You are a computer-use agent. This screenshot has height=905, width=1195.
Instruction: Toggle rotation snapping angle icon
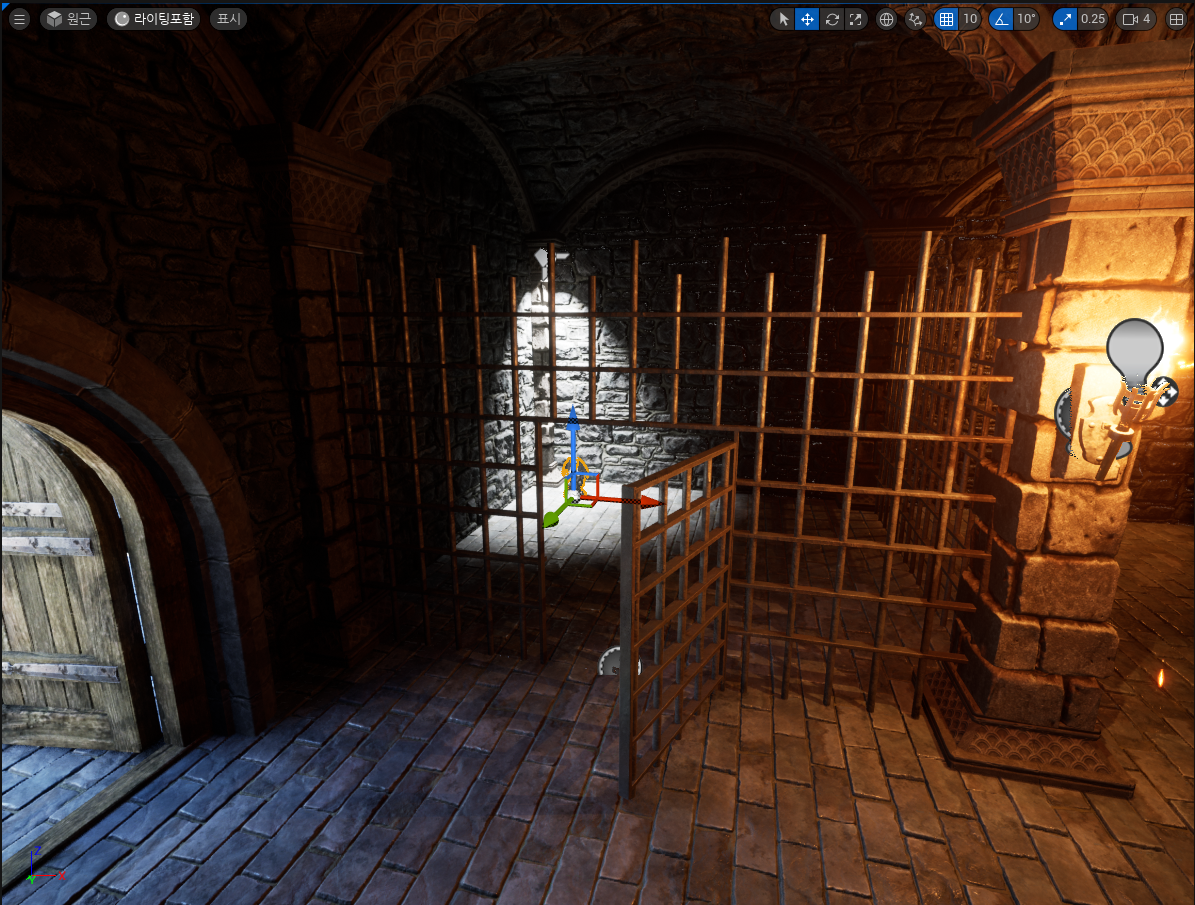click(1000, 19)
